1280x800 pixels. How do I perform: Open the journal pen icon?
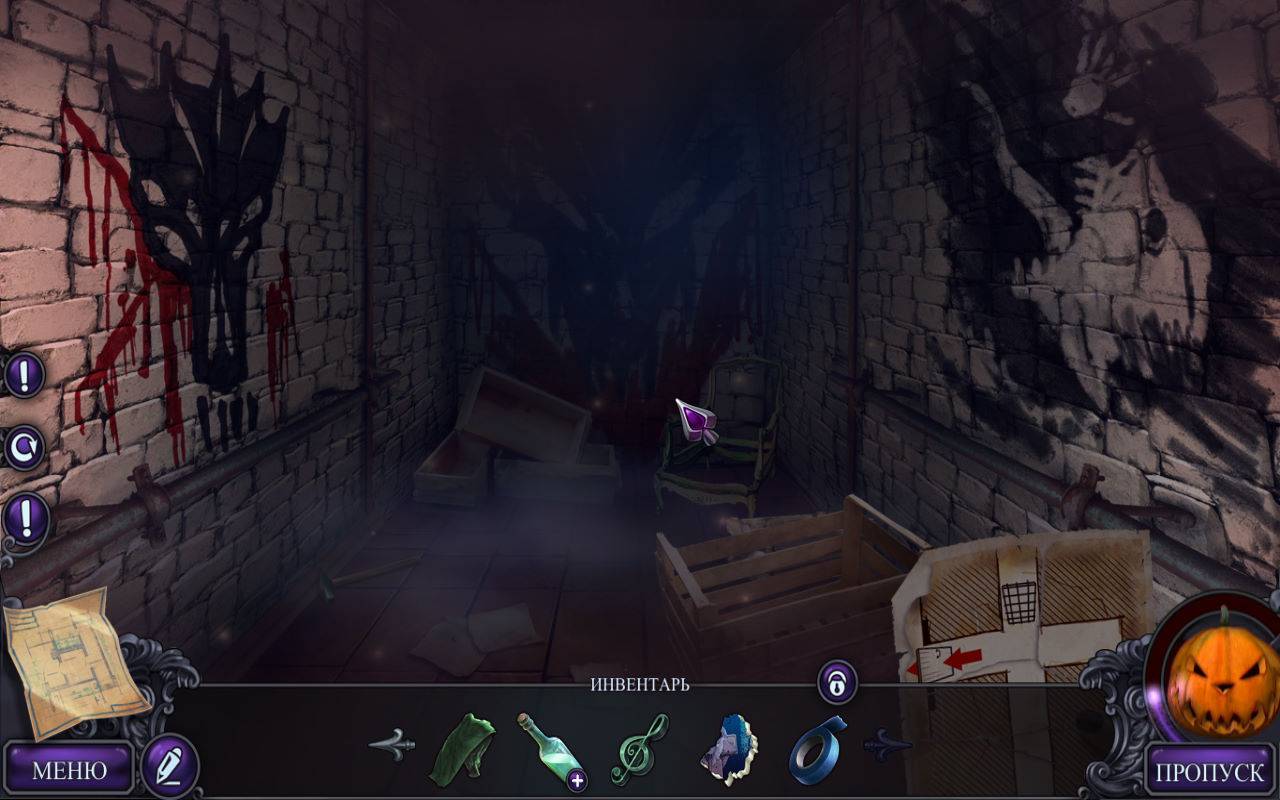click(169, 767)
